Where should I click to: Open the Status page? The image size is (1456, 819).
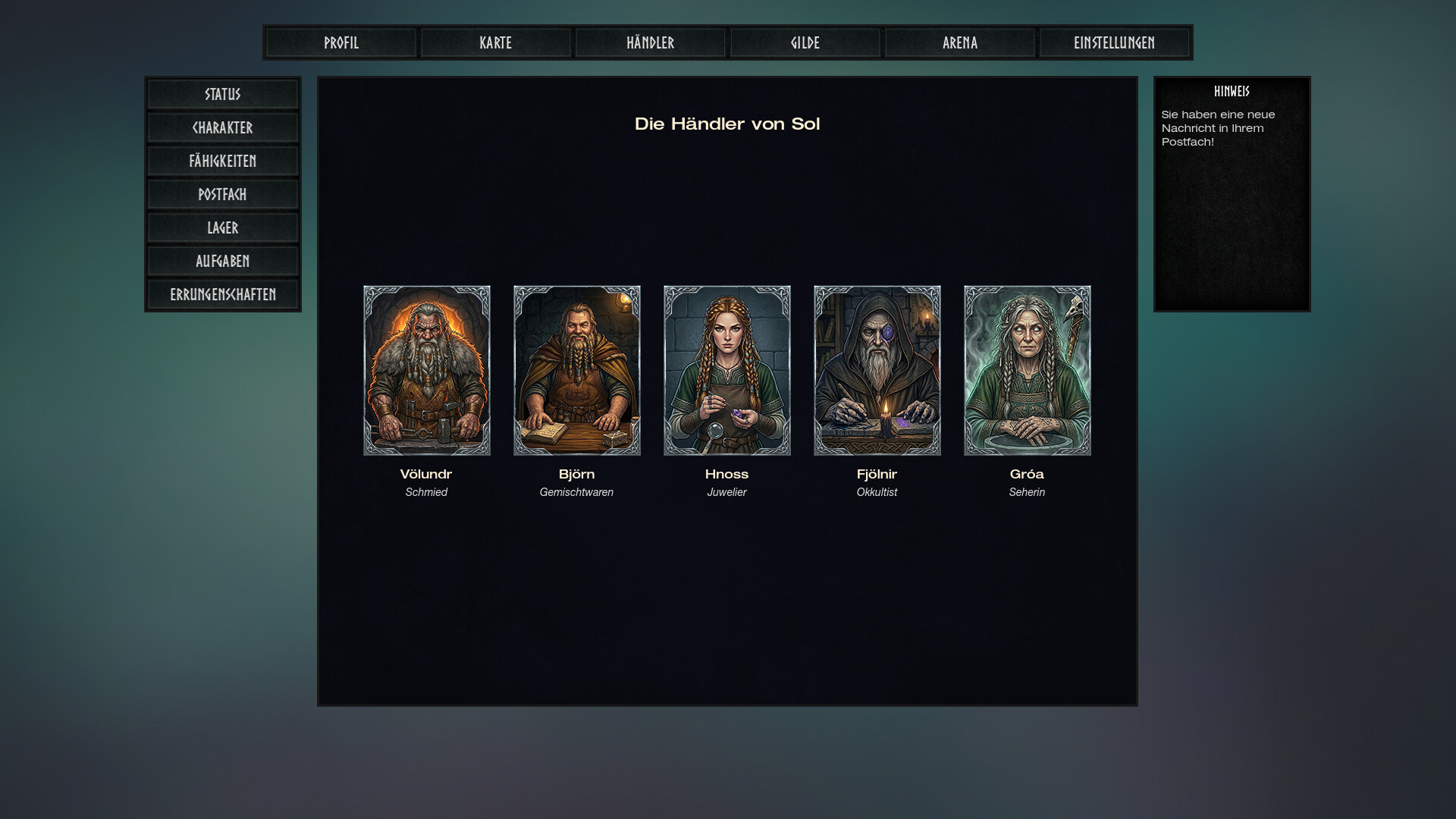pyautogui.click(x=222, y=94)
